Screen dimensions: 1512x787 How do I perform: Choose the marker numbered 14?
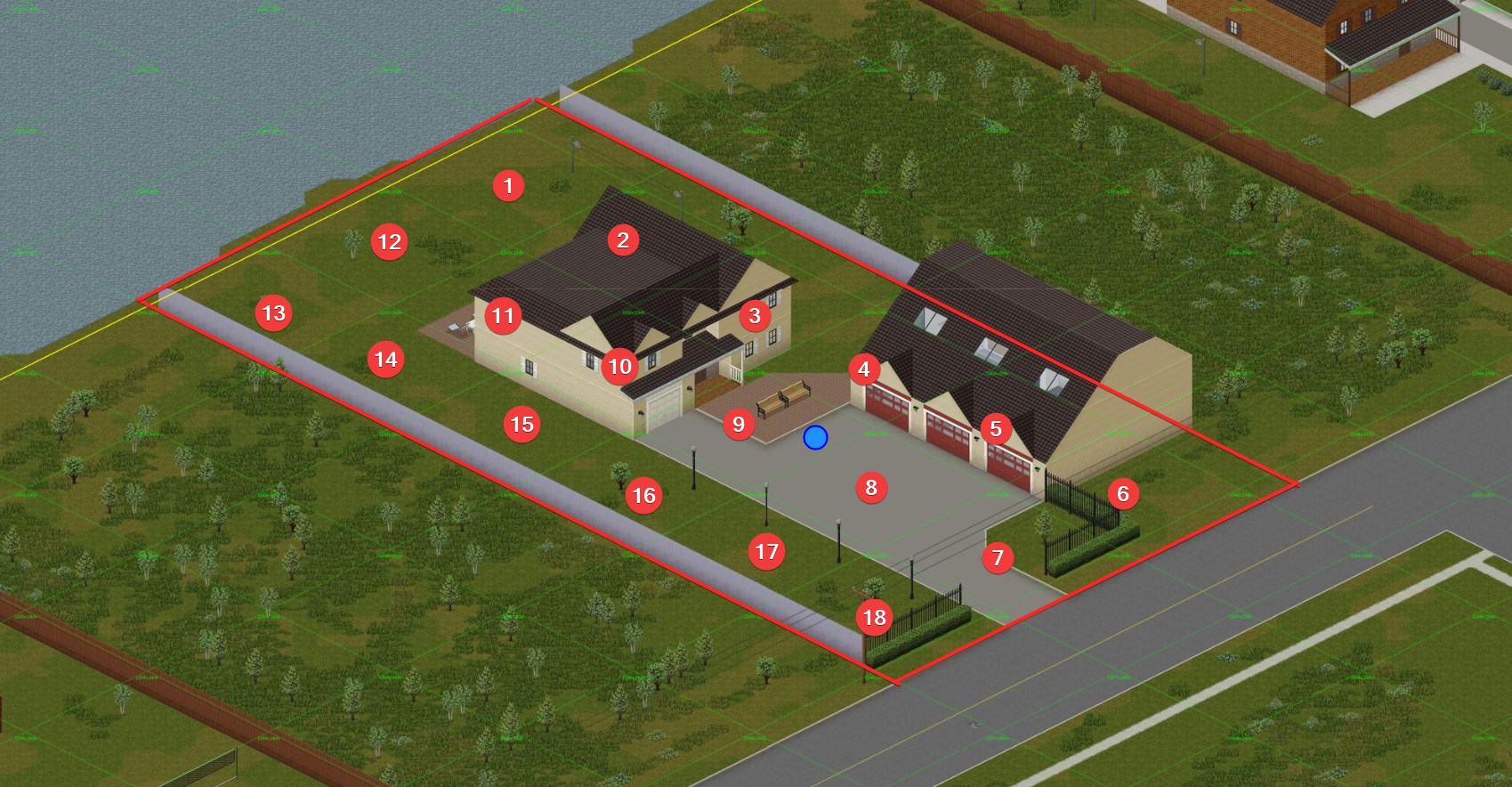pyautogui.click(x=385, y=359)
